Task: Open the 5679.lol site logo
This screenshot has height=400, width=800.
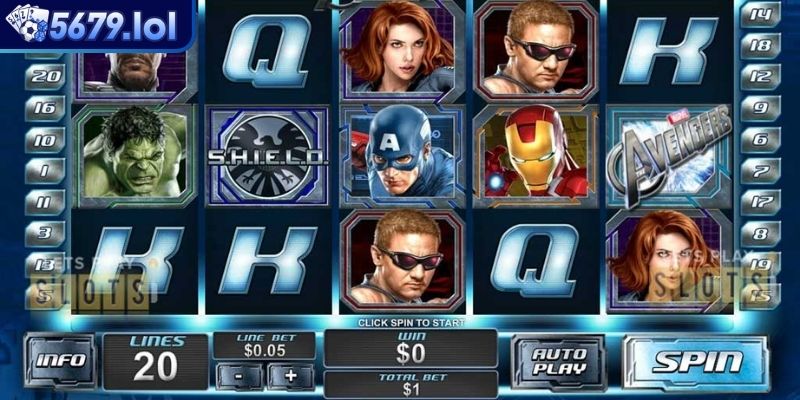Action: [x=95, y=25]
